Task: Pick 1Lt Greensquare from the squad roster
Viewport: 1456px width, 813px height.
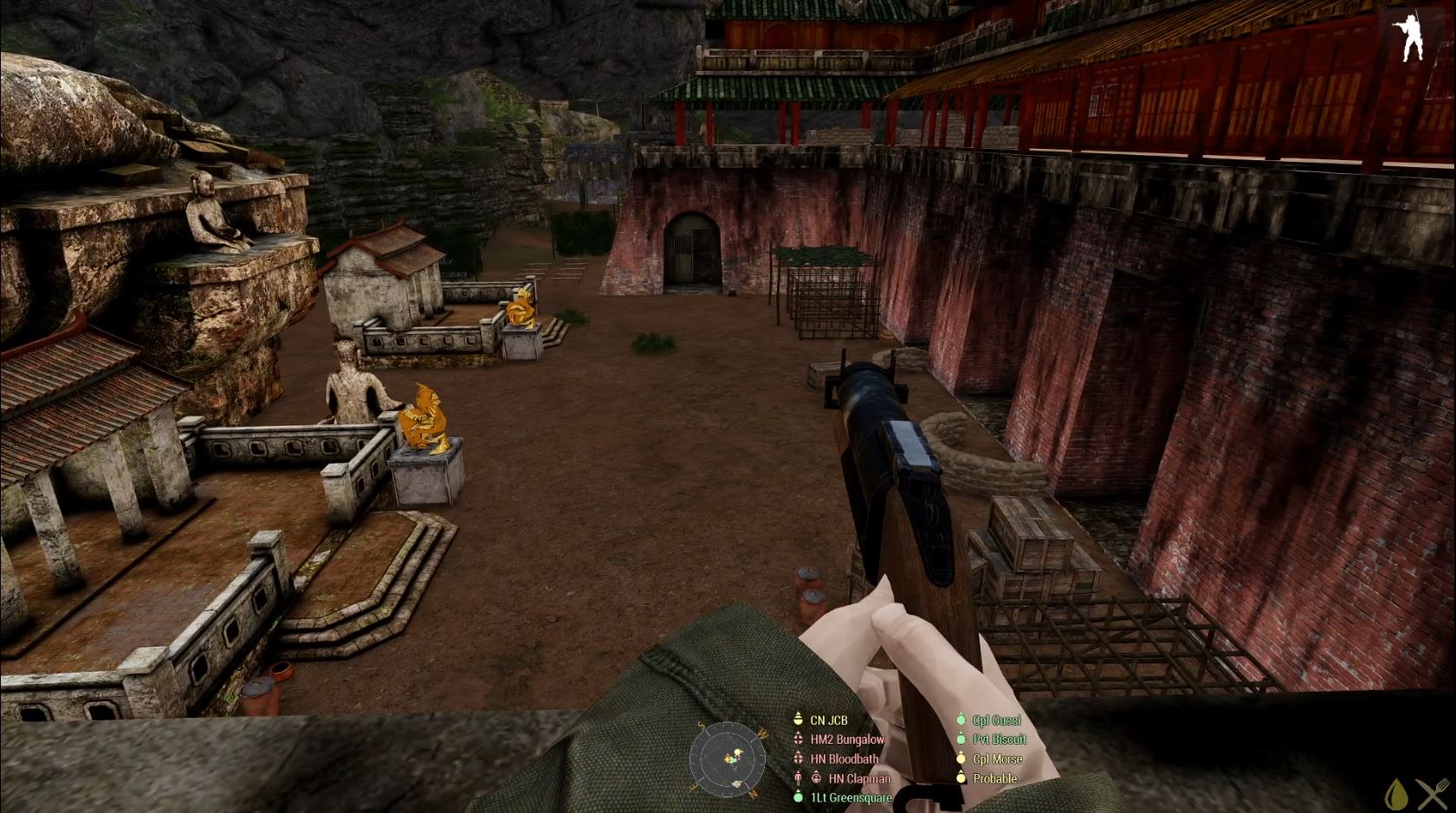Action: (851, 797)
